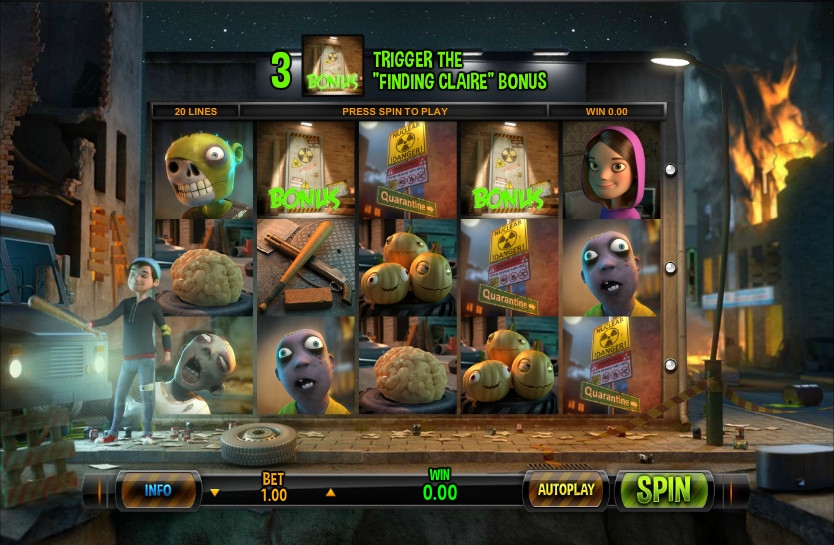Spin the reels with the green SPIN button

click(664, 490)
